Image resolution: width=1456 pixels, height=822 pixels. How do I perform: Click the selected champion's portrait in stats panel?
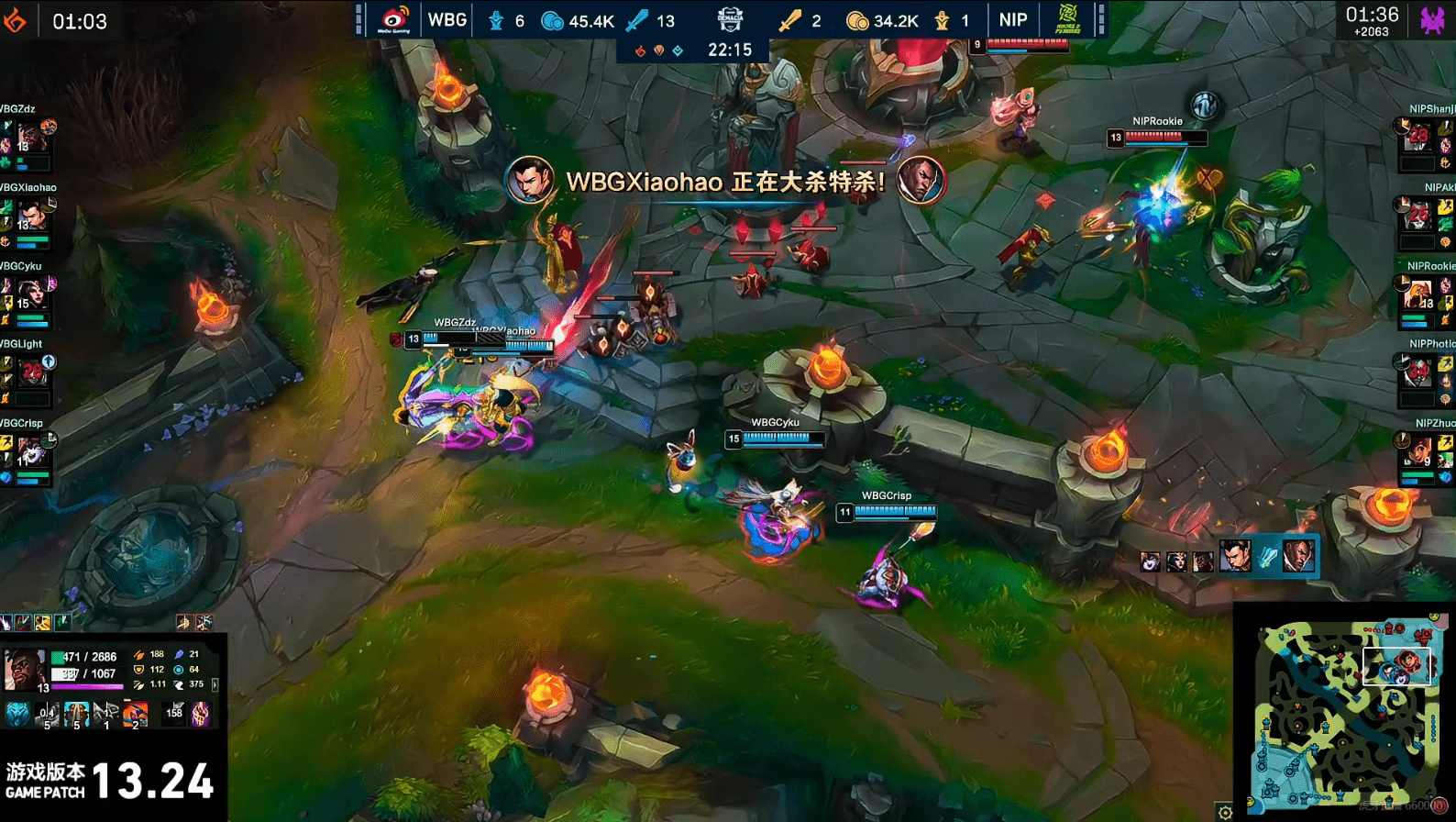[x=24, y=669]
